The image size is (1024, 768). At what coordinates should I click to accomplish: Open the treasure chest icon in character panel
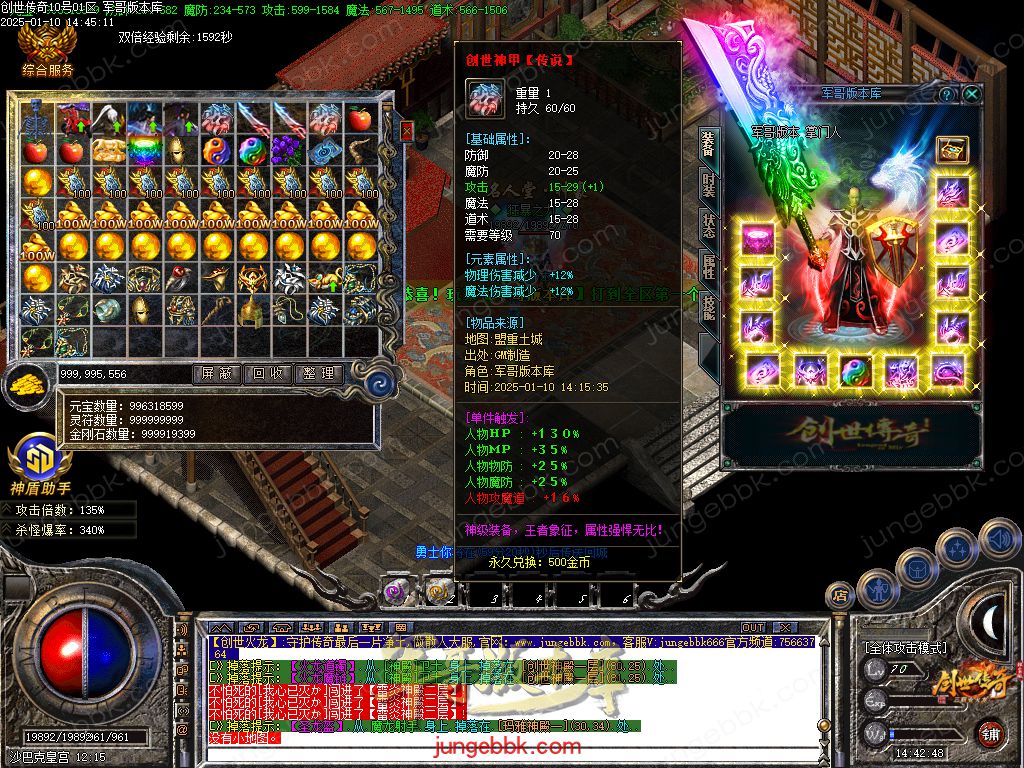[951, 149]
